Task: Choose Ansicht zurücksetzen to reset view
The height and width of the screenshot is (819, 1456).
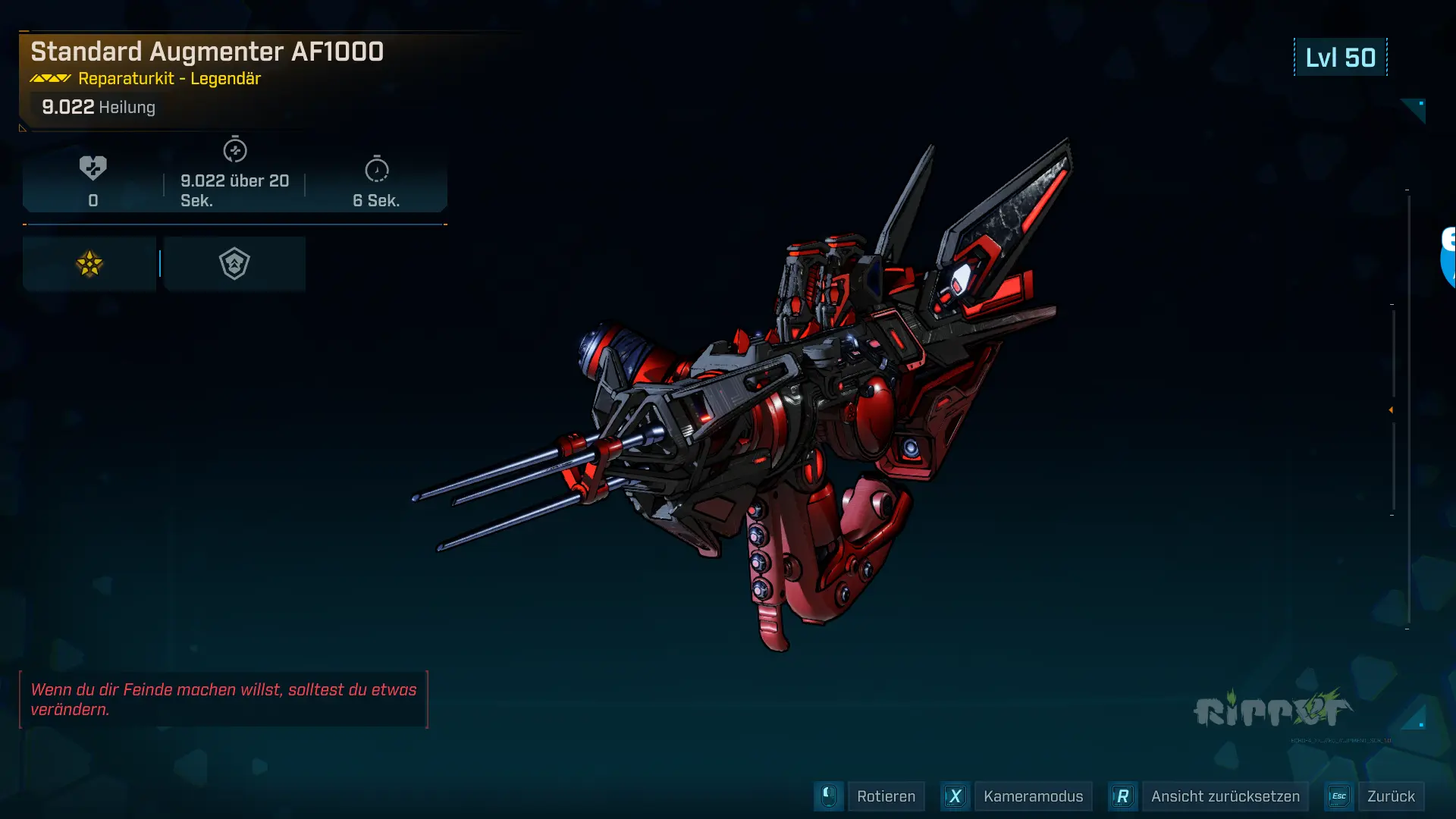Action: (1224, 796)
